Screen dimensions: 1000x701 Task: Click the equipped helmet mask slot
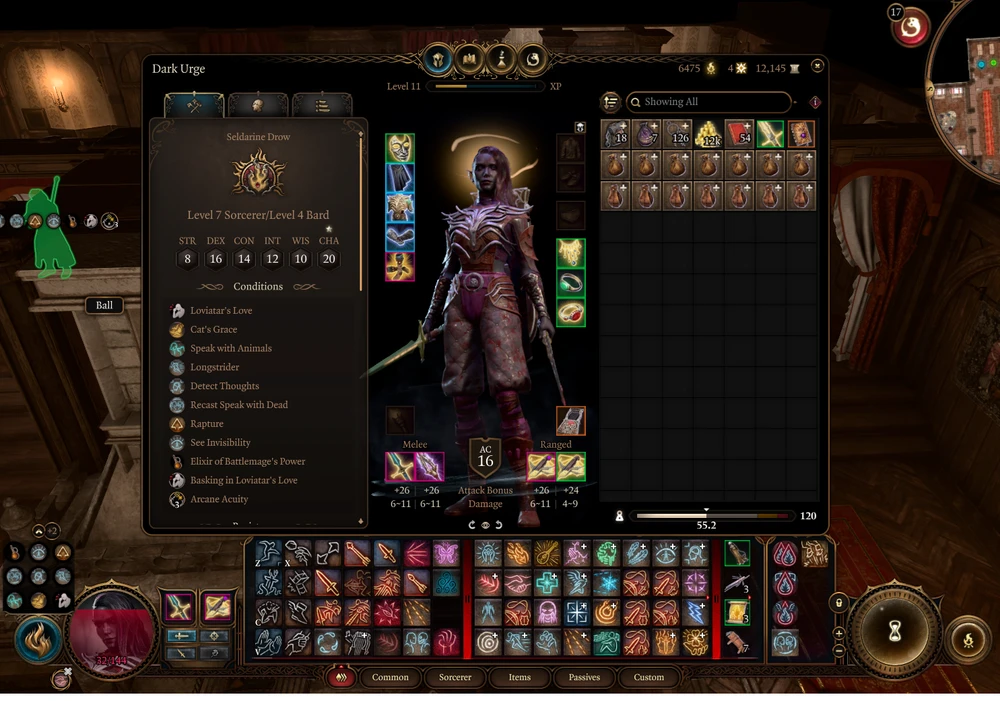click(400, 148)
